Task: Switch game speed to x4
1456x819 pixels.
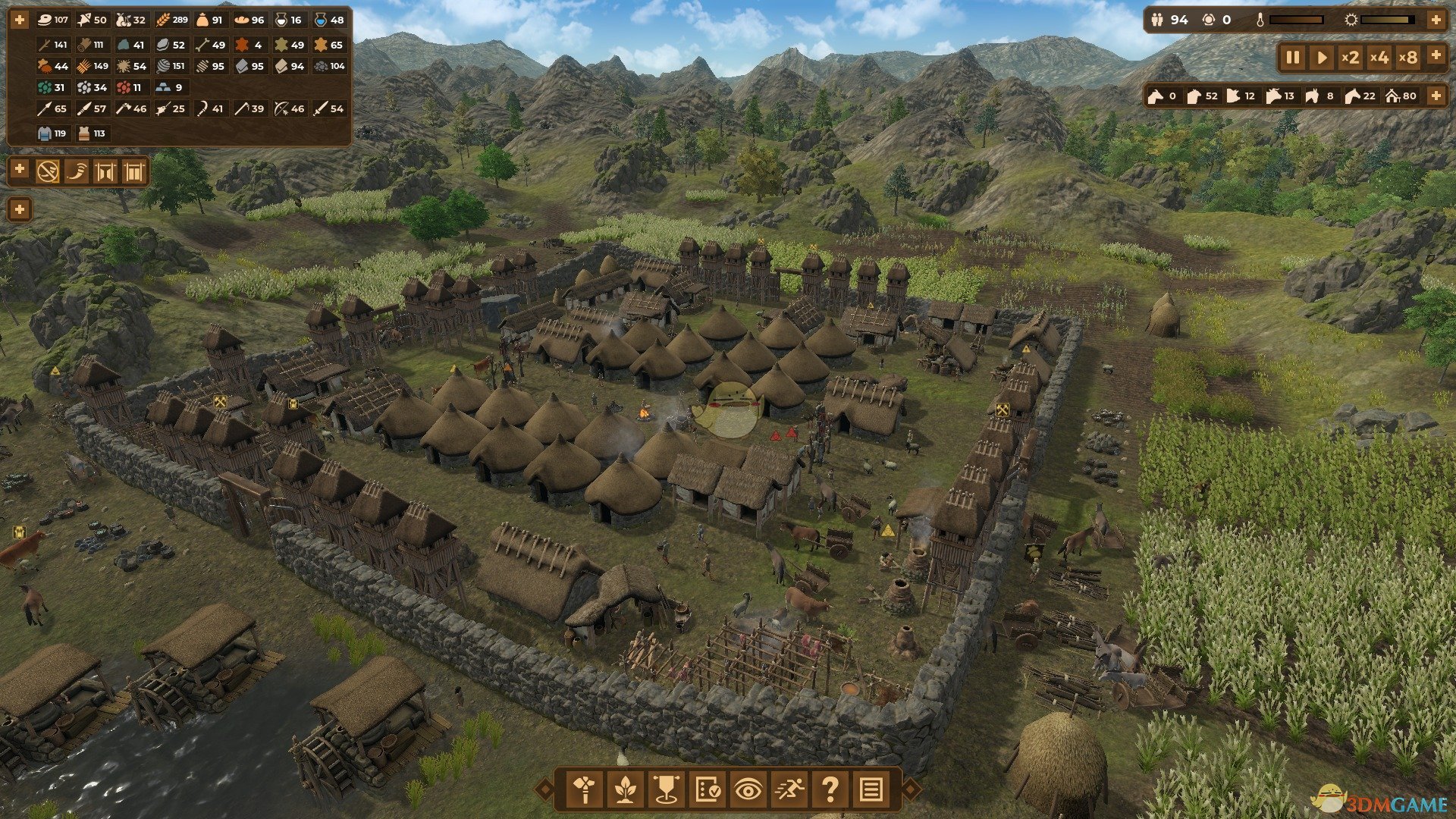Action: [x=1379, y=58]
